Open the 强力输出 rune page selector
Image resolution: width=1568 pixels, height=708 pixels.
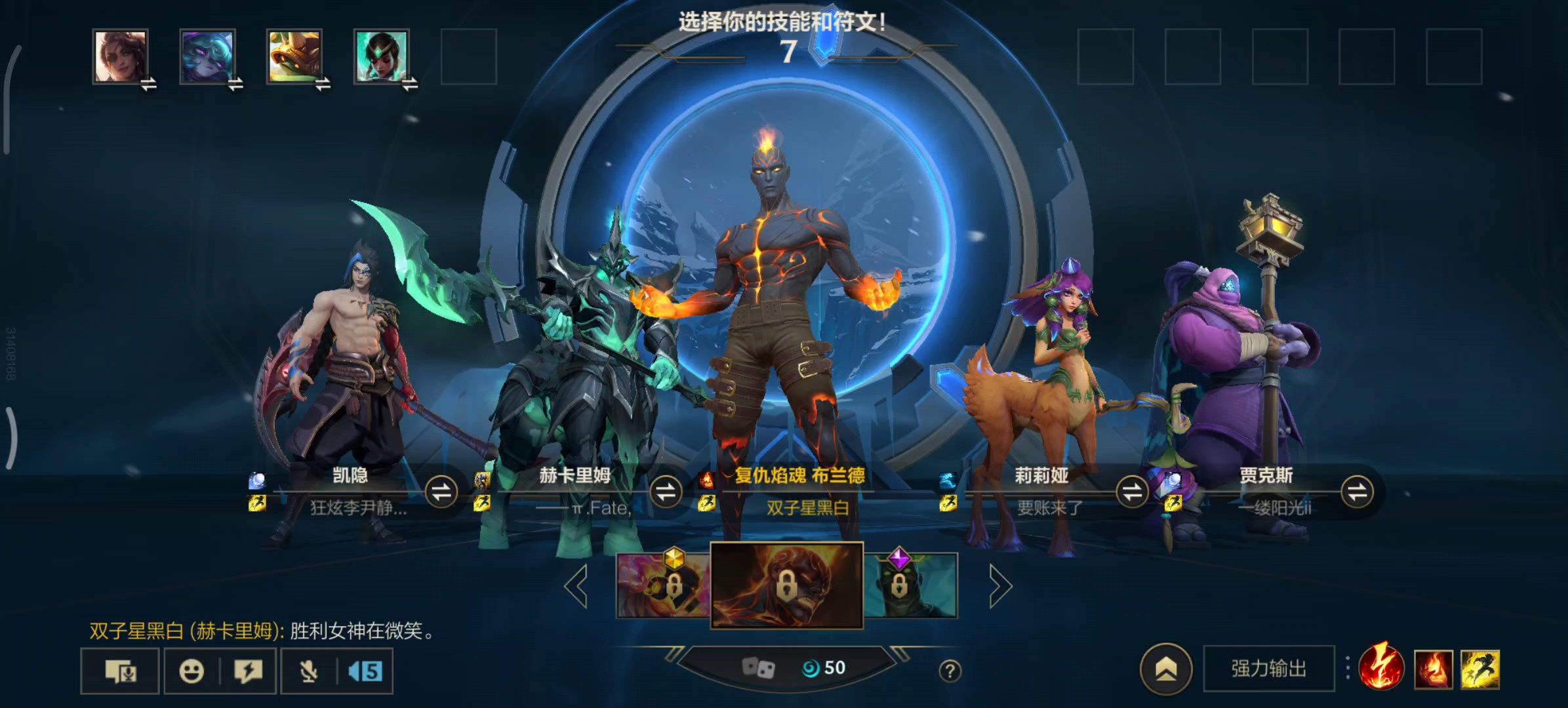[x=1268, y=669]
